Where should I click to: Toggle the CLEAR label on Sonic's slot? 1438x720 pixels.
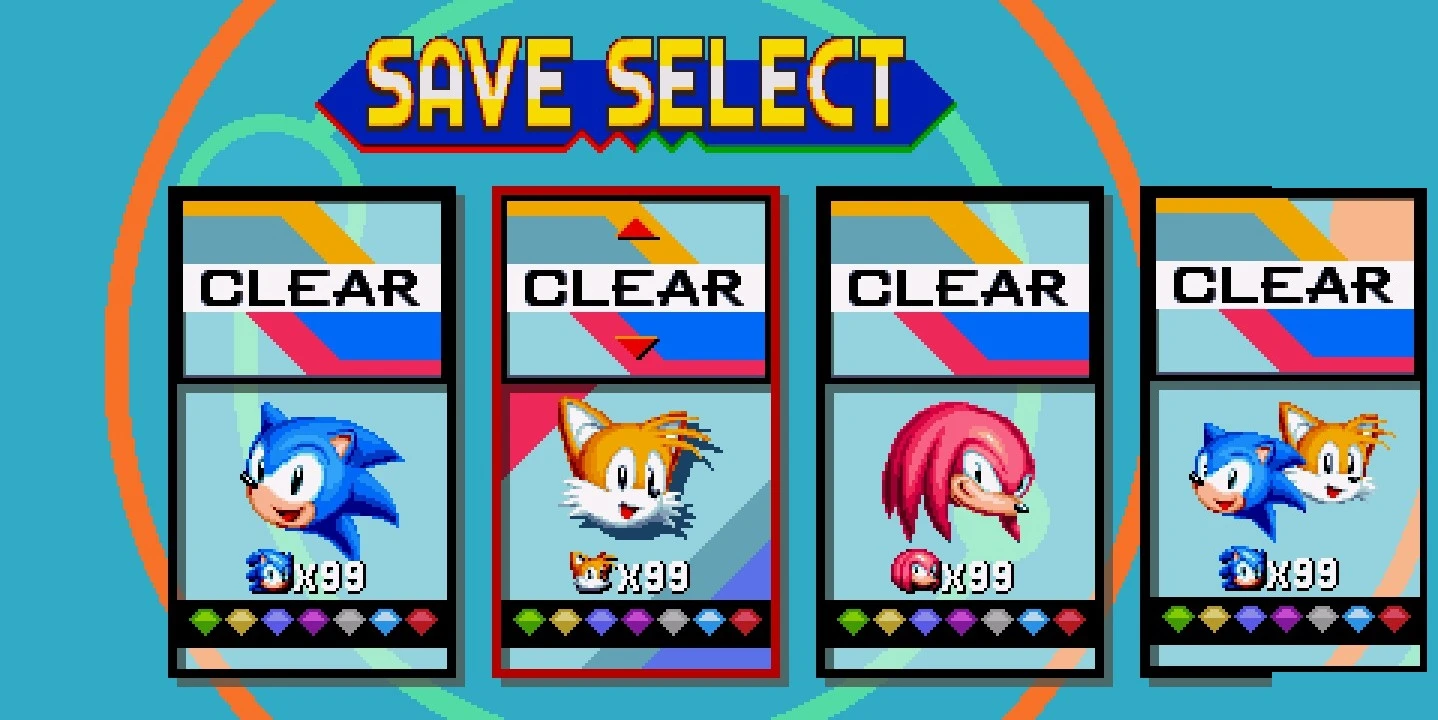coord(313,287)
